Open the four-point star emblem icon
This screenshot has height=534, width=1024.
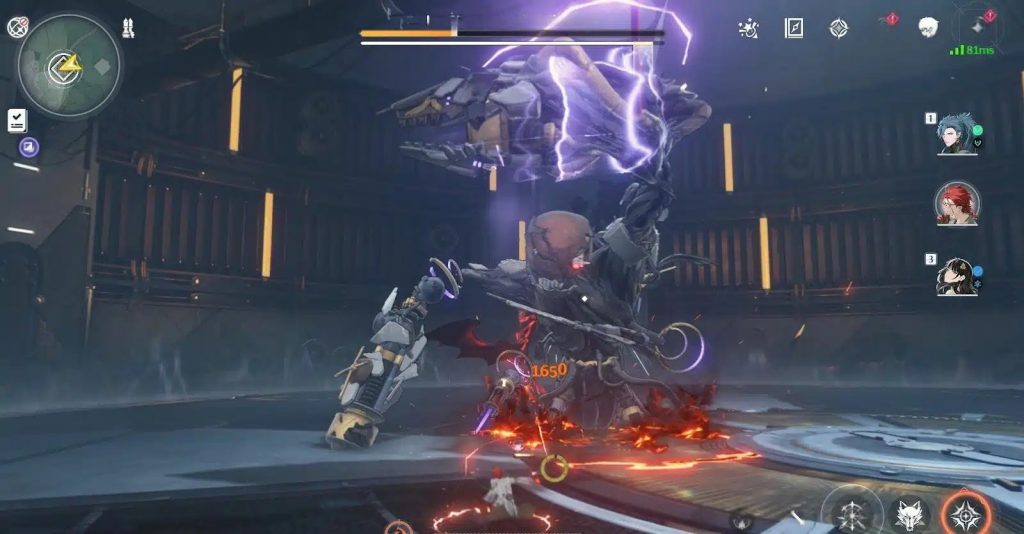click(x=838, y=28)
